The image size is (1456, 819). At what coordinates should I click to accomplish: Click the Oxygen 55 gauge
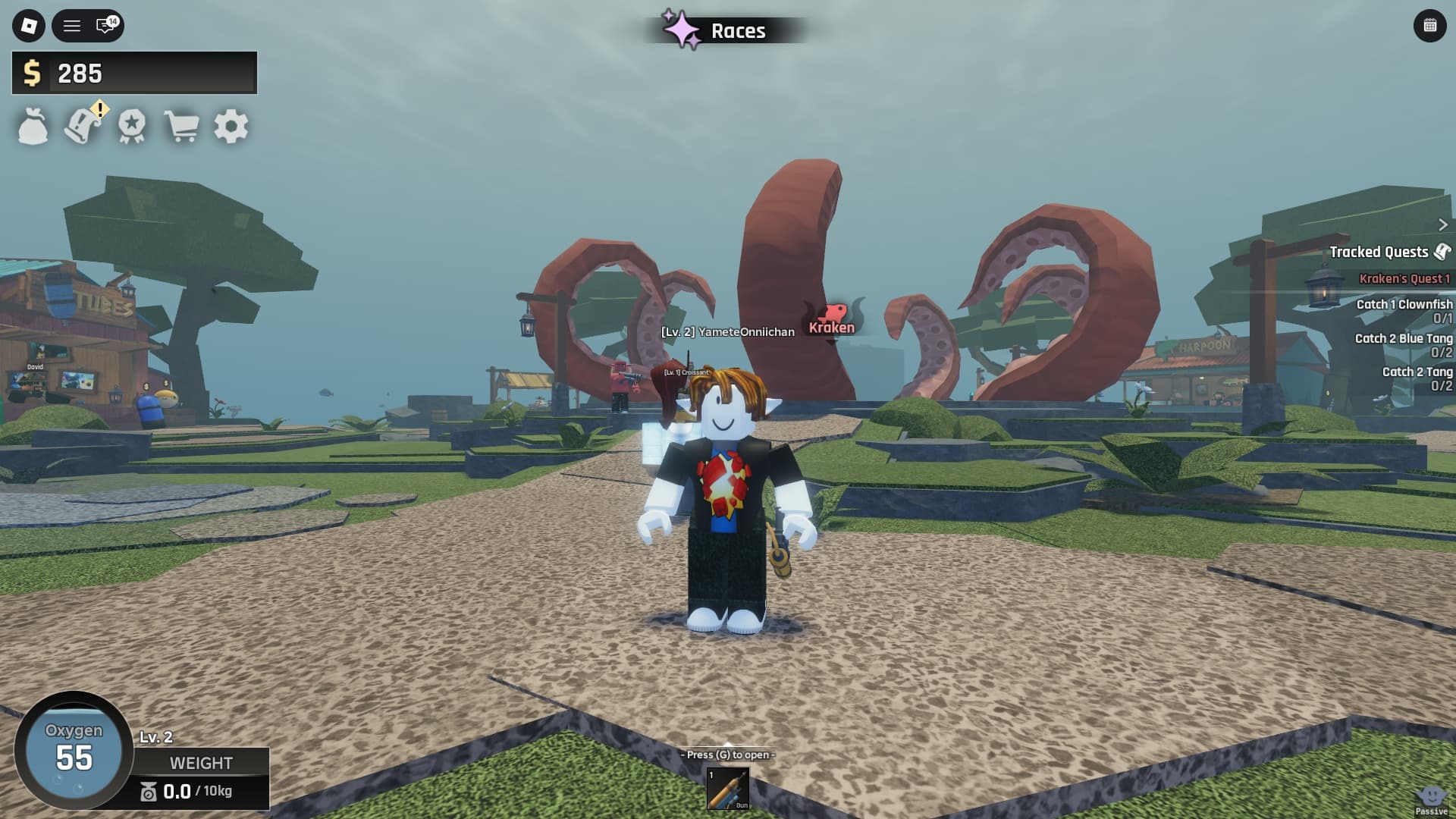(x=74, y=751)
